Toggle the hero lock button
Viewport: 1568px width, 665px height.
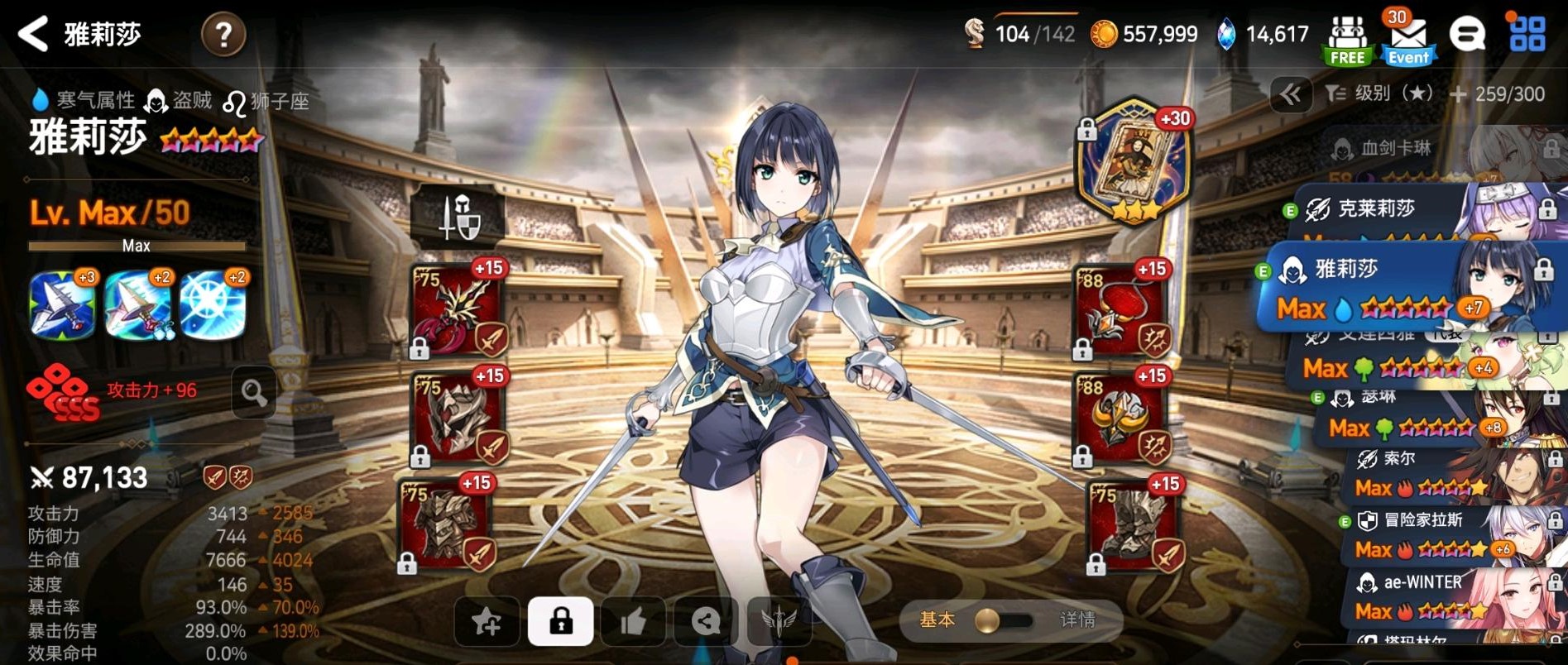[x=560, y=621]
